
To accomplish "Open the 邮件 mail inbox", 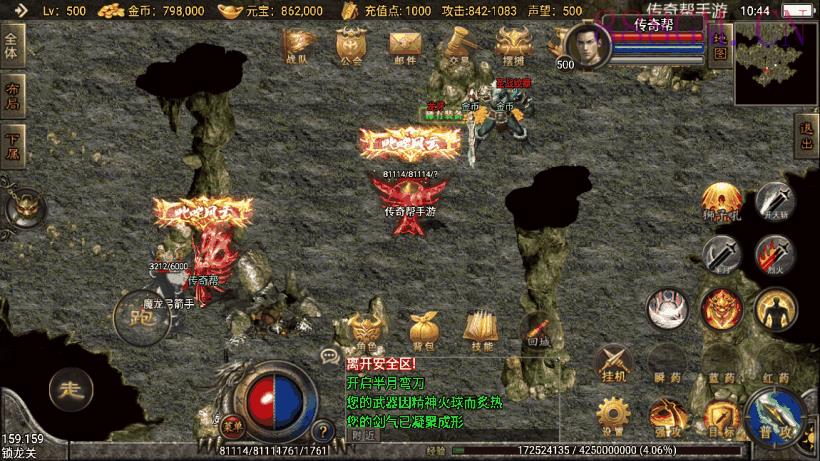I will (404, 46).
